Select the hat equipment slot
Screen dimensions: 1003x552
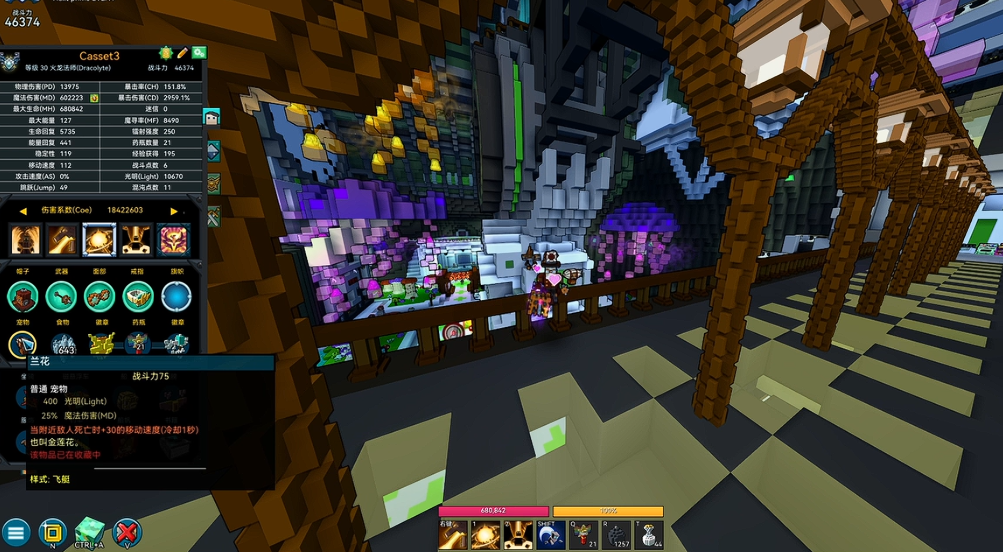tap(23, 296)
